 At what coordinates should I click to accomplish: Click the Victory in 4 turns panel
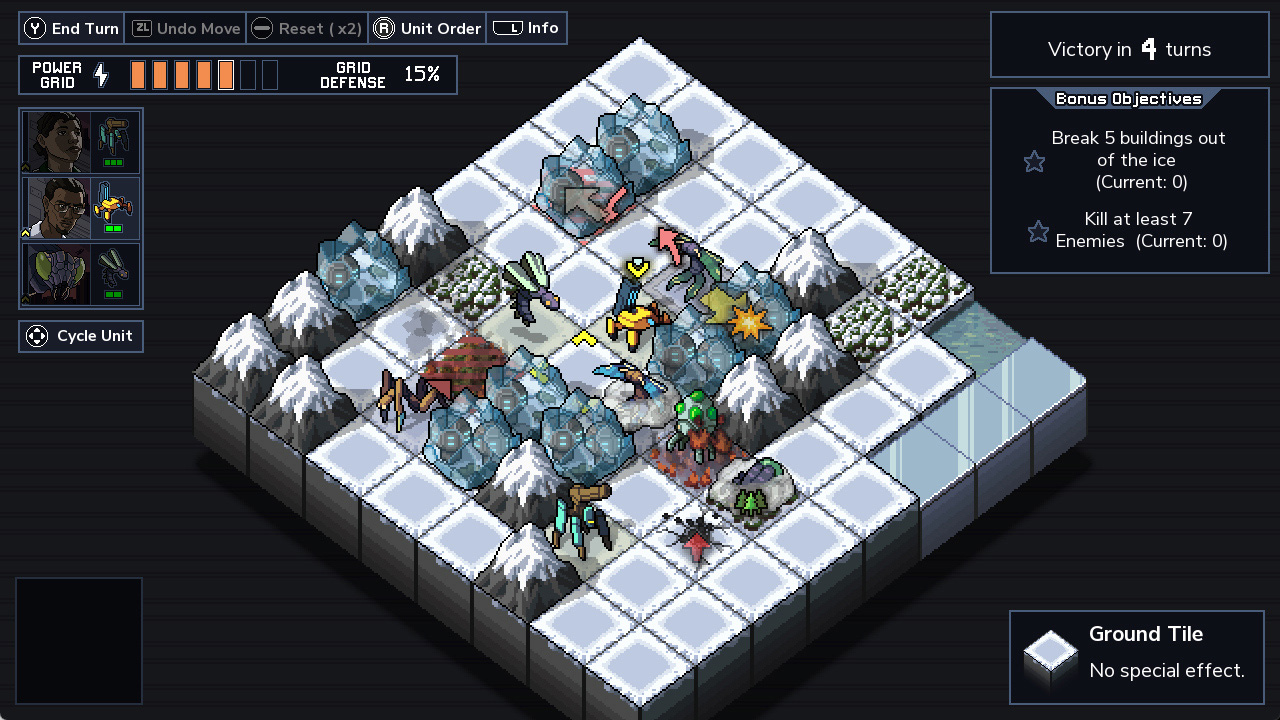coord(1129,48)
